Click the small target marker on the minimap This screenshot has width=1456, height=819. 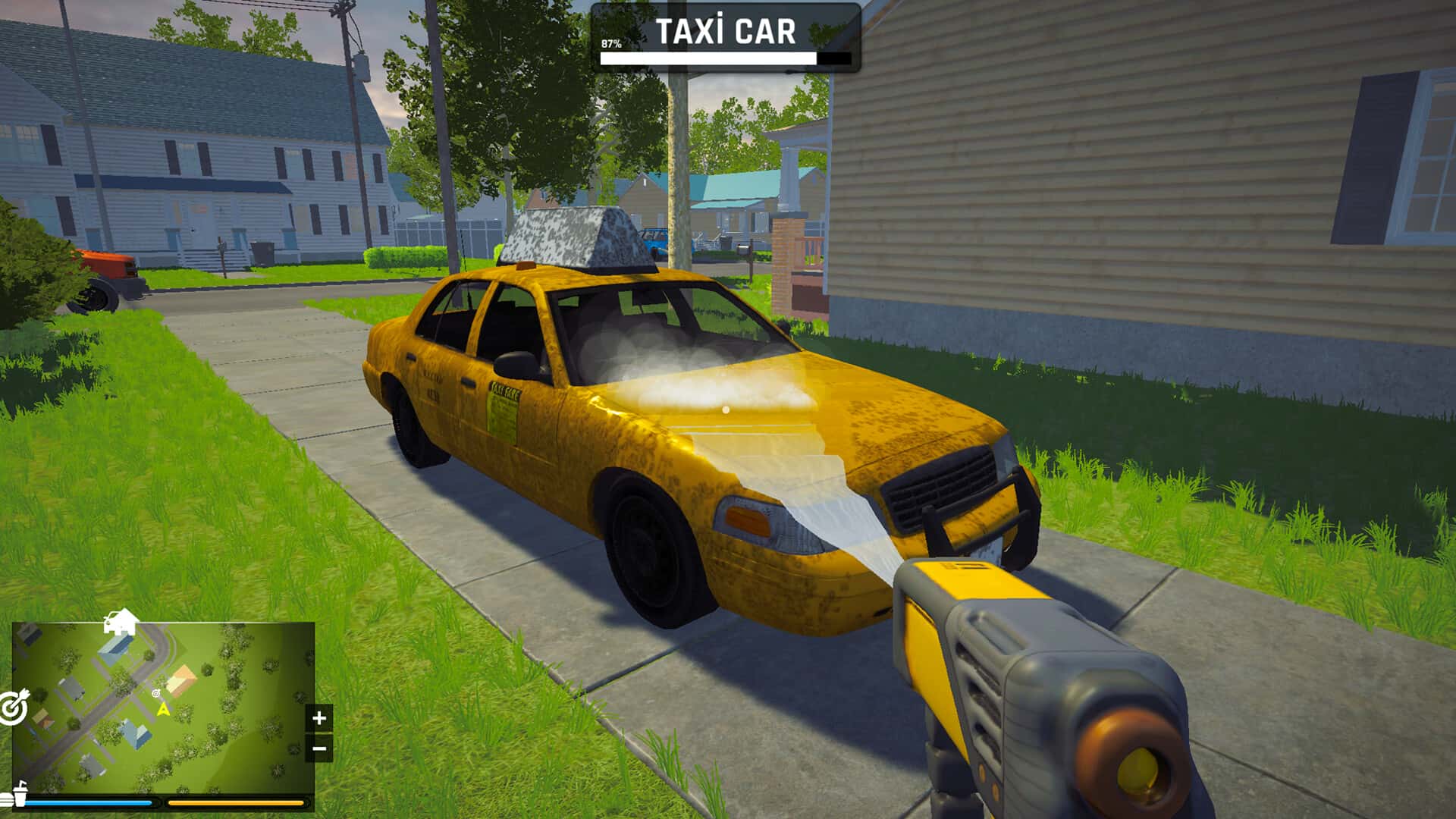tap(156, 693)
